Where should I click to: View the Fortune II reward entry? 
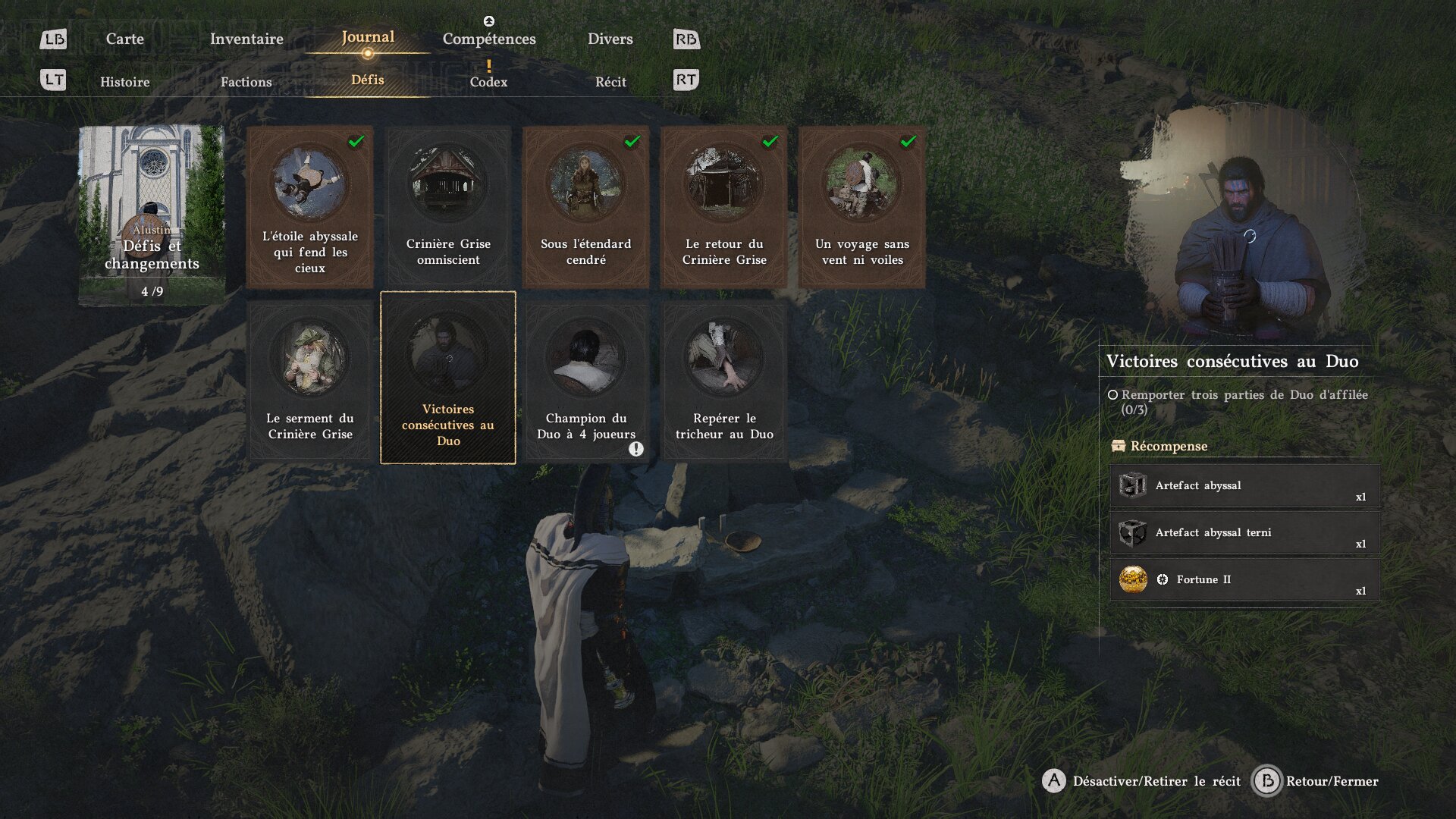tap(1244, 579)
